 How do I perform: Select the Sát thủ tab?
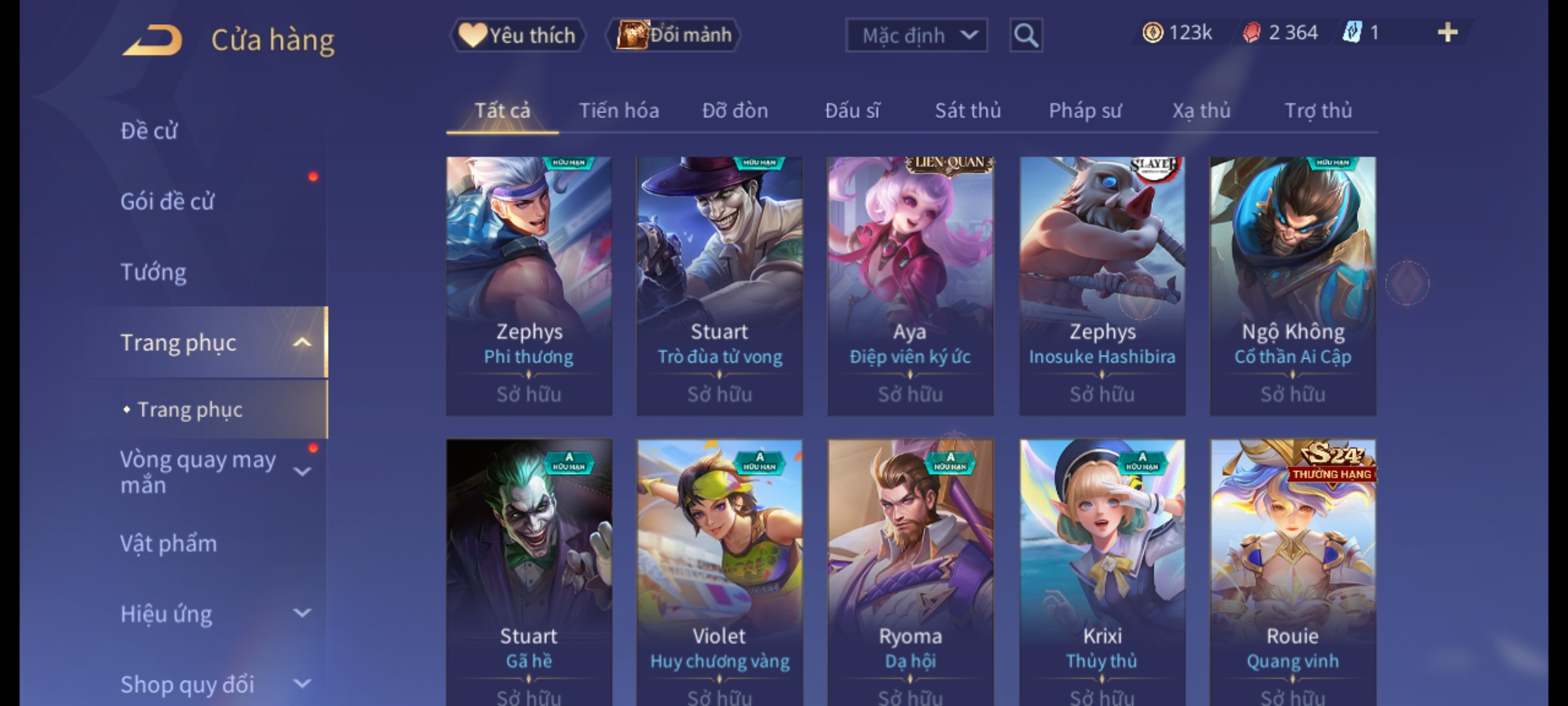968,110
